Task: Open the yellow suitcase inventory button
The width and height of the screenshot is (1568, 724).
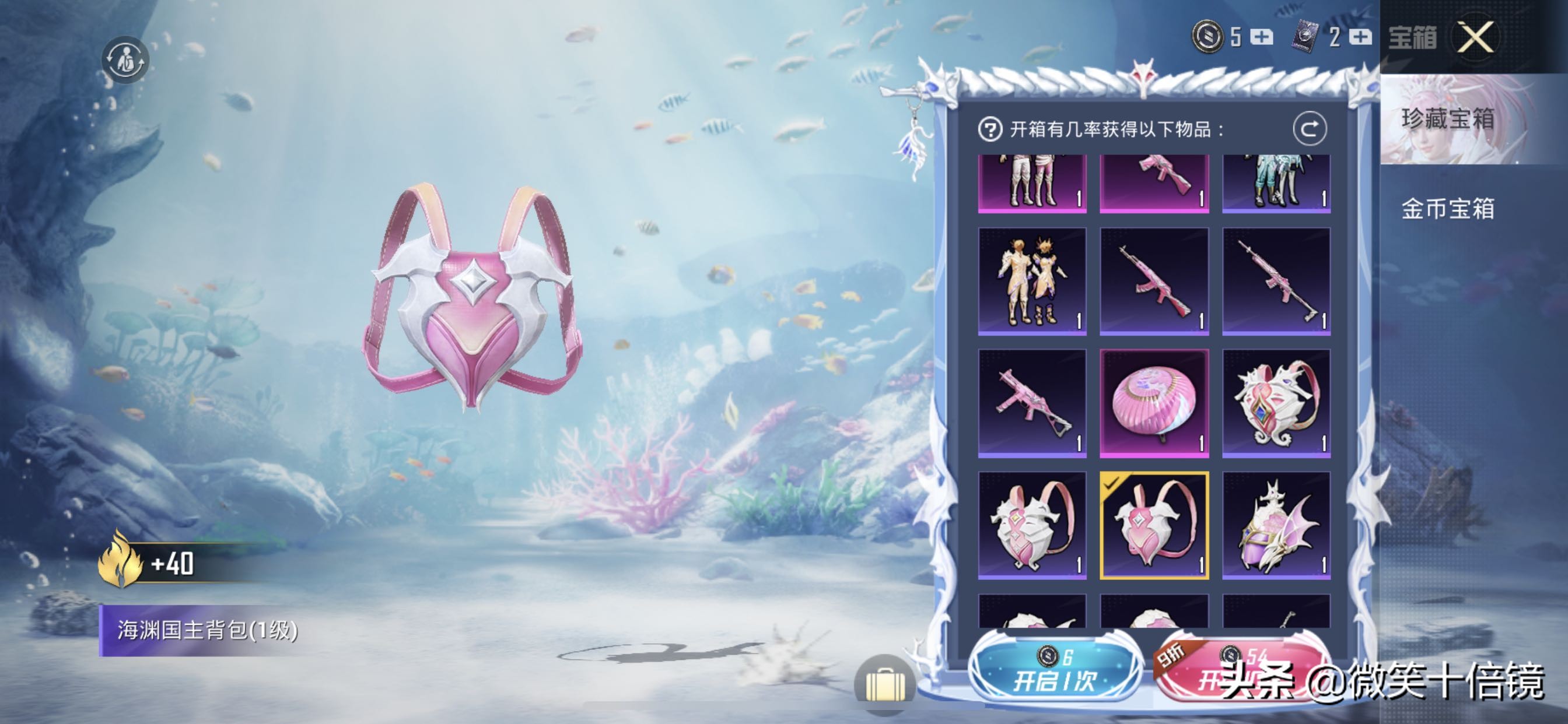Action: [x=884, y=683]
